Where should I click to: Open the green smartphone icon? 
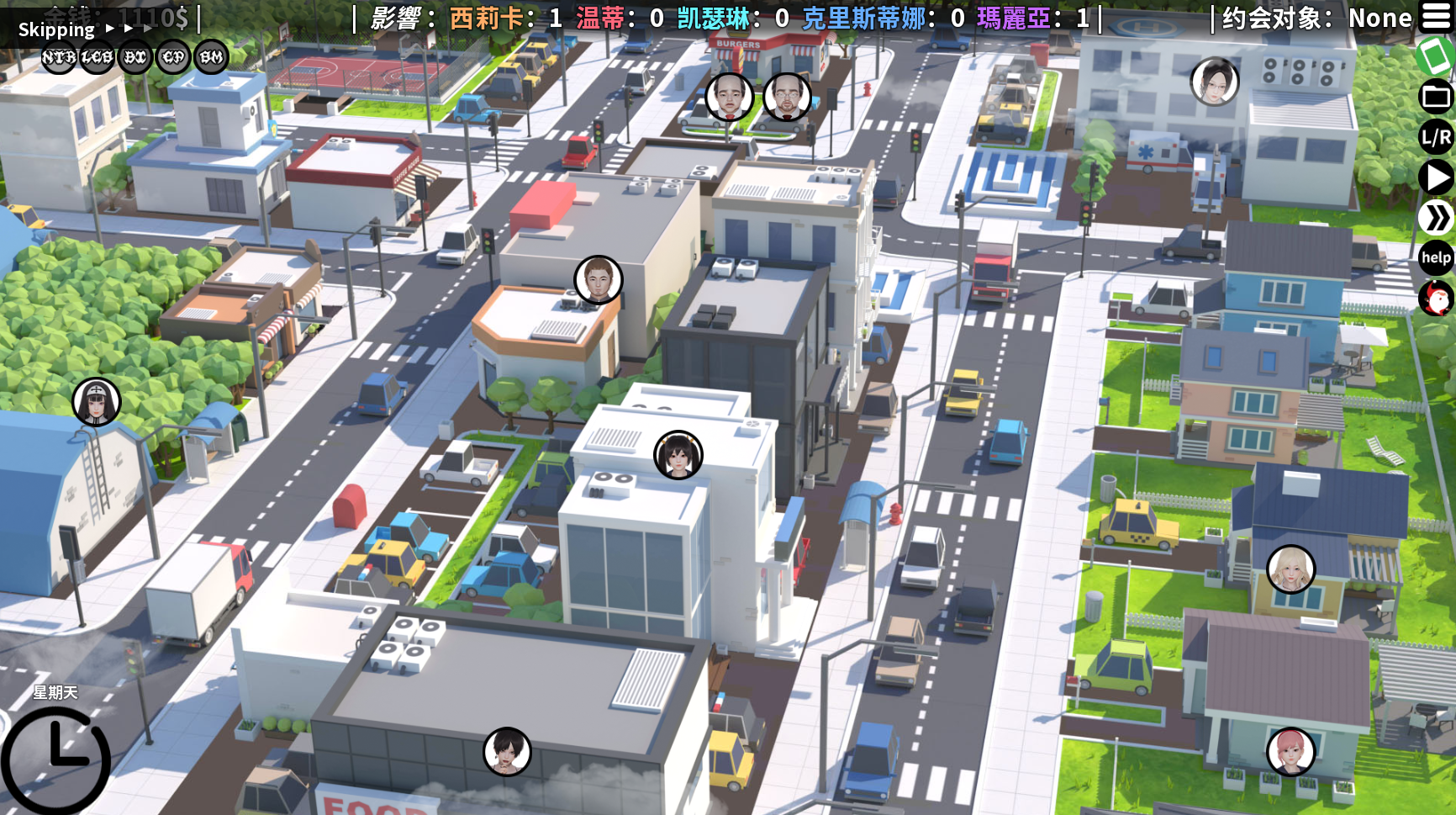[x=1434, y=57]
